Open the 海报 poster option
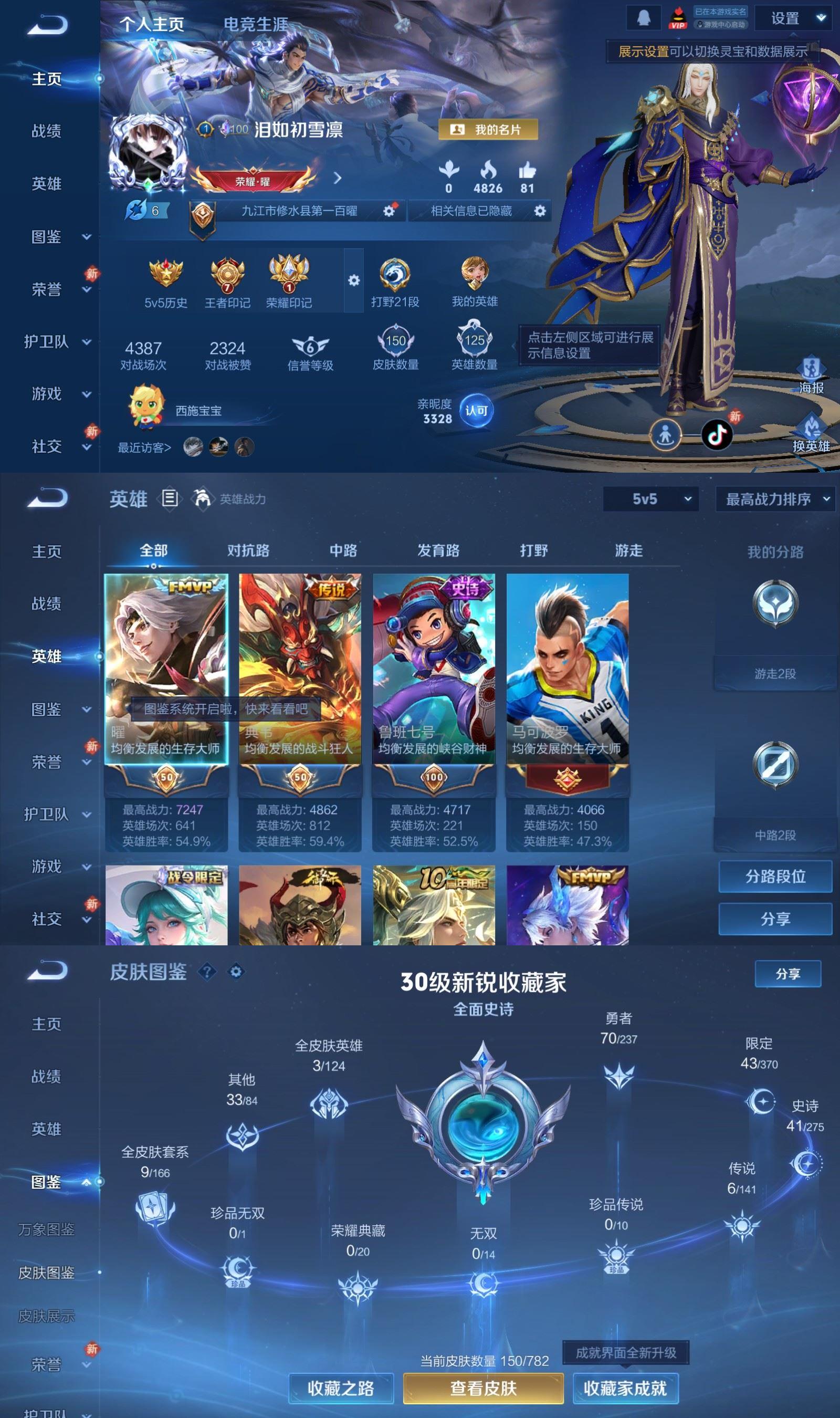Image resolution: width=840 pixels, height=1418 pixels. tap(811, 376)
